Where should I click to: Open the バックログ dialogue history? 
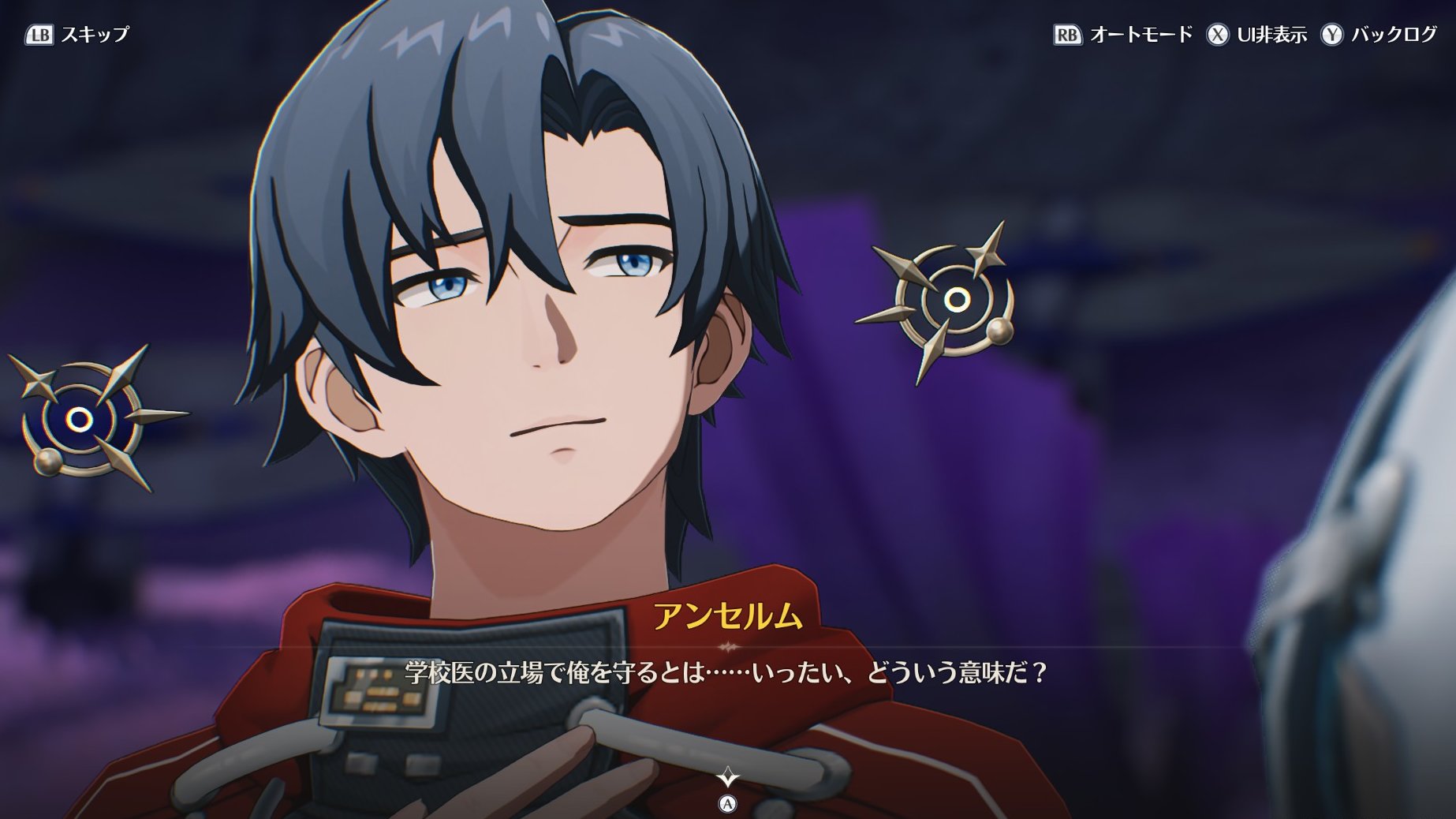(1379, 35)
